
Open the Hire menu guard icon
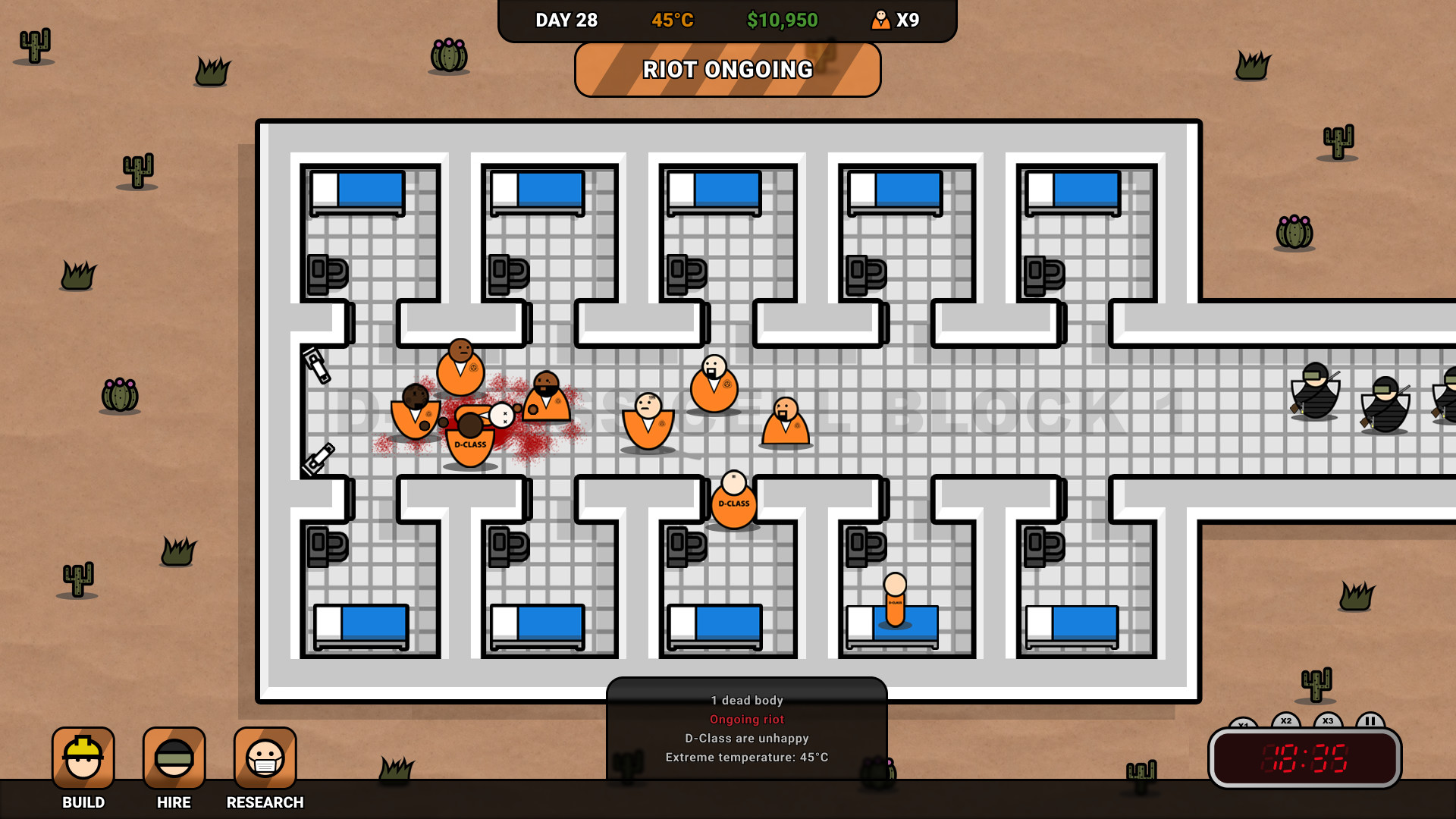[x=174, y=756]
